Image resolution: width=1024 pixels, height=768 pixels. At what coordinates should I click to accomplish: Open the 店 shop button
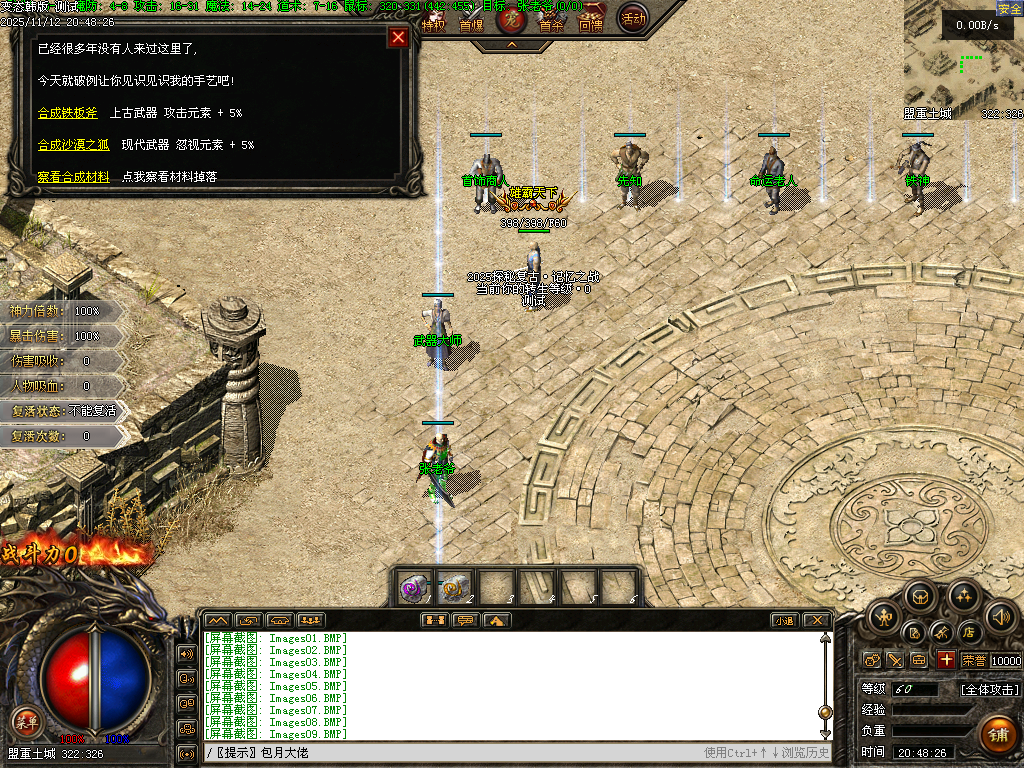968,632
